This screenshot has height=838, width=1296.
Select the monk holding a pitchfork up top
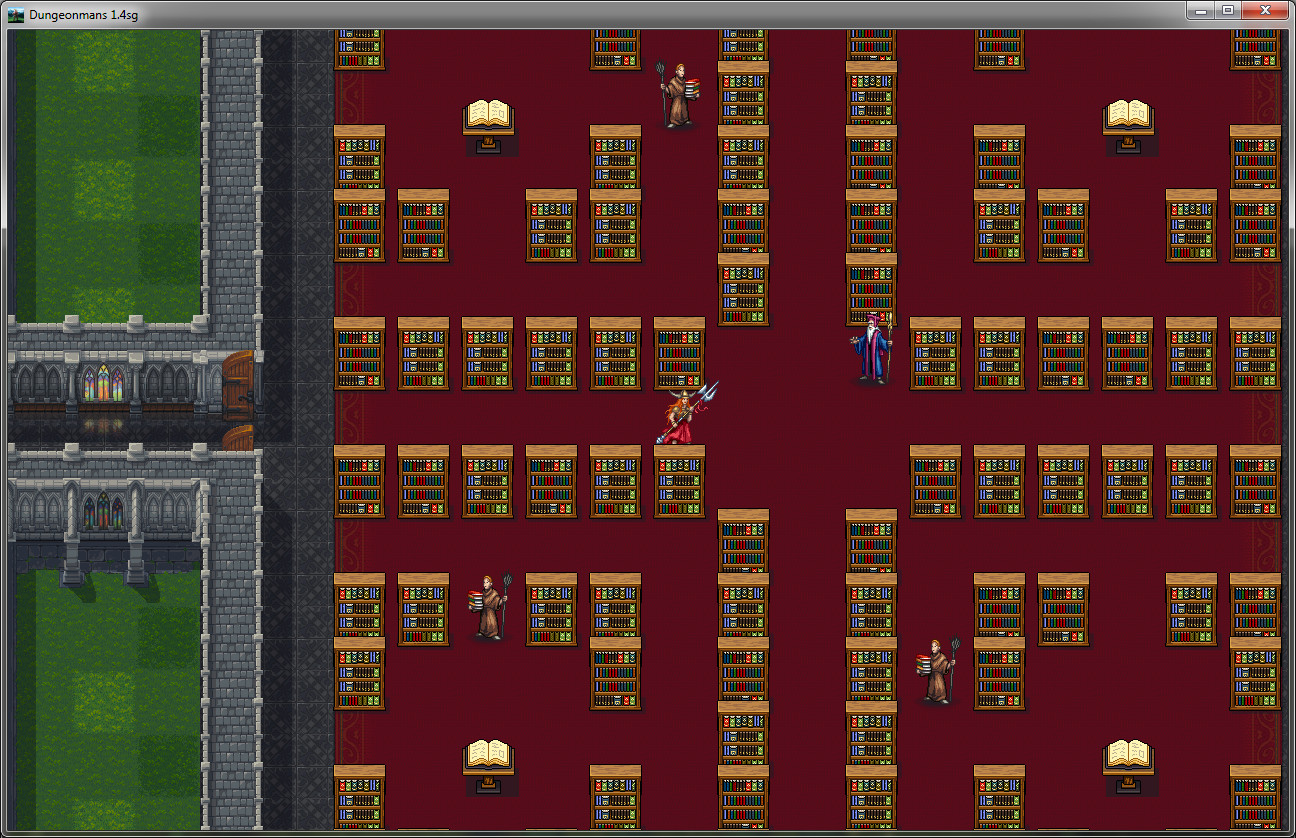[679, 90]
